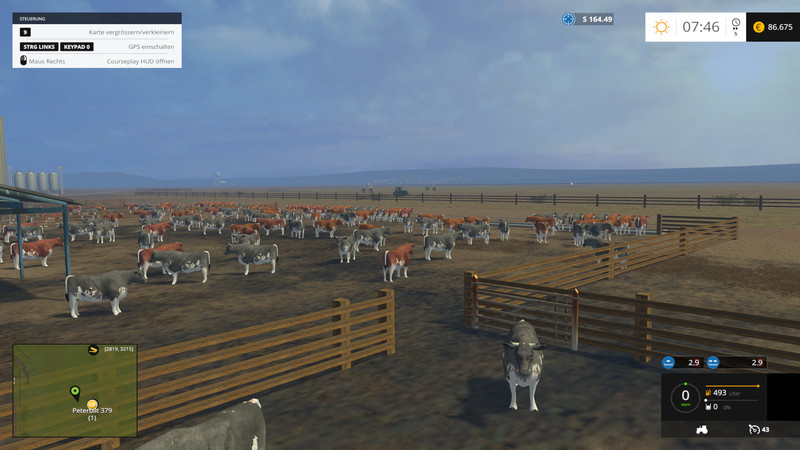Click the tractor icon in vehicle HUD
This screenshot has height=450, width=800.
click(701, 429)
